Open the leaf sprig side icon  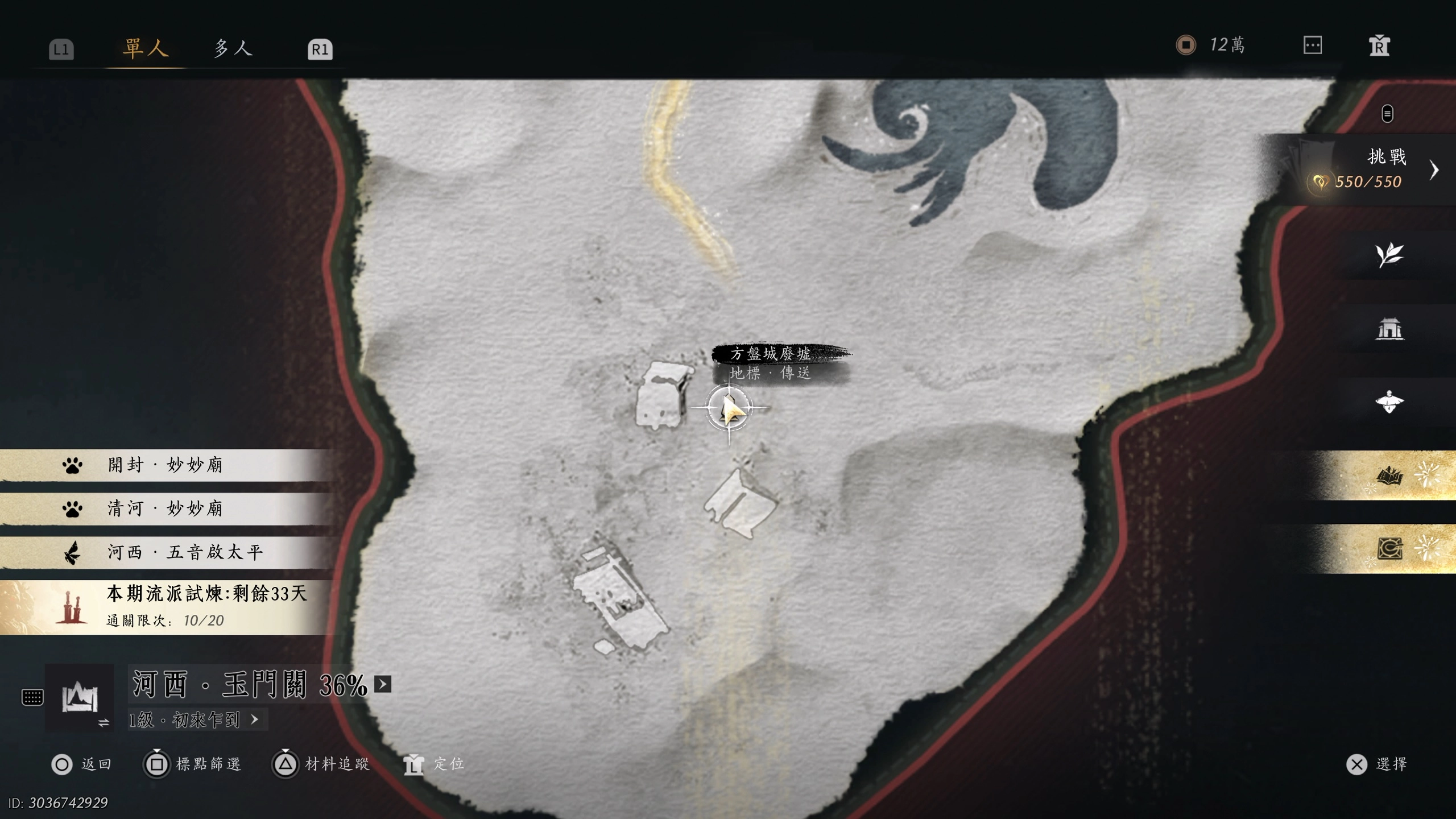click(1389, 255)
